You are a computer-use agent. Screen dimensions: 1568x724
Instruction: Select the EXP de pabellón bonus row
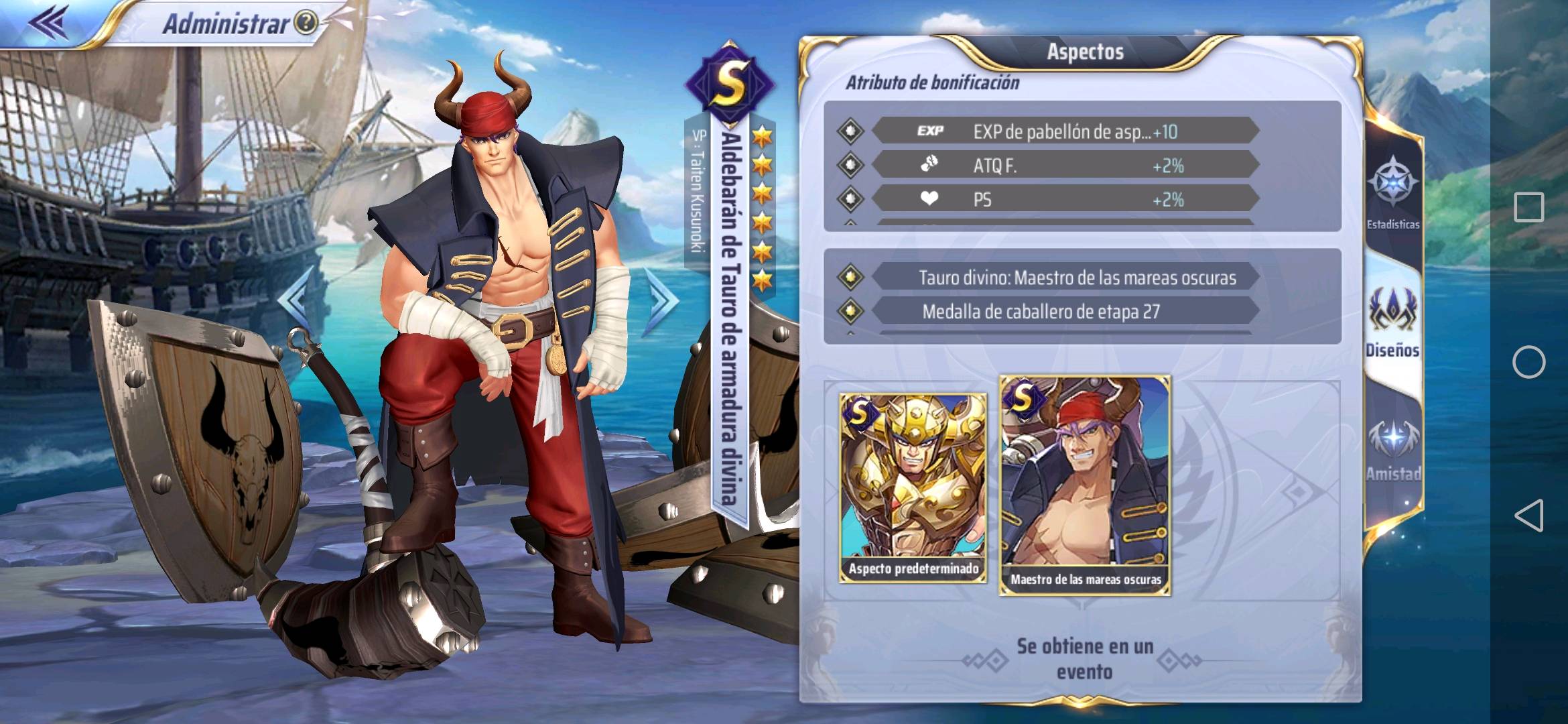tap(1065, 131)
